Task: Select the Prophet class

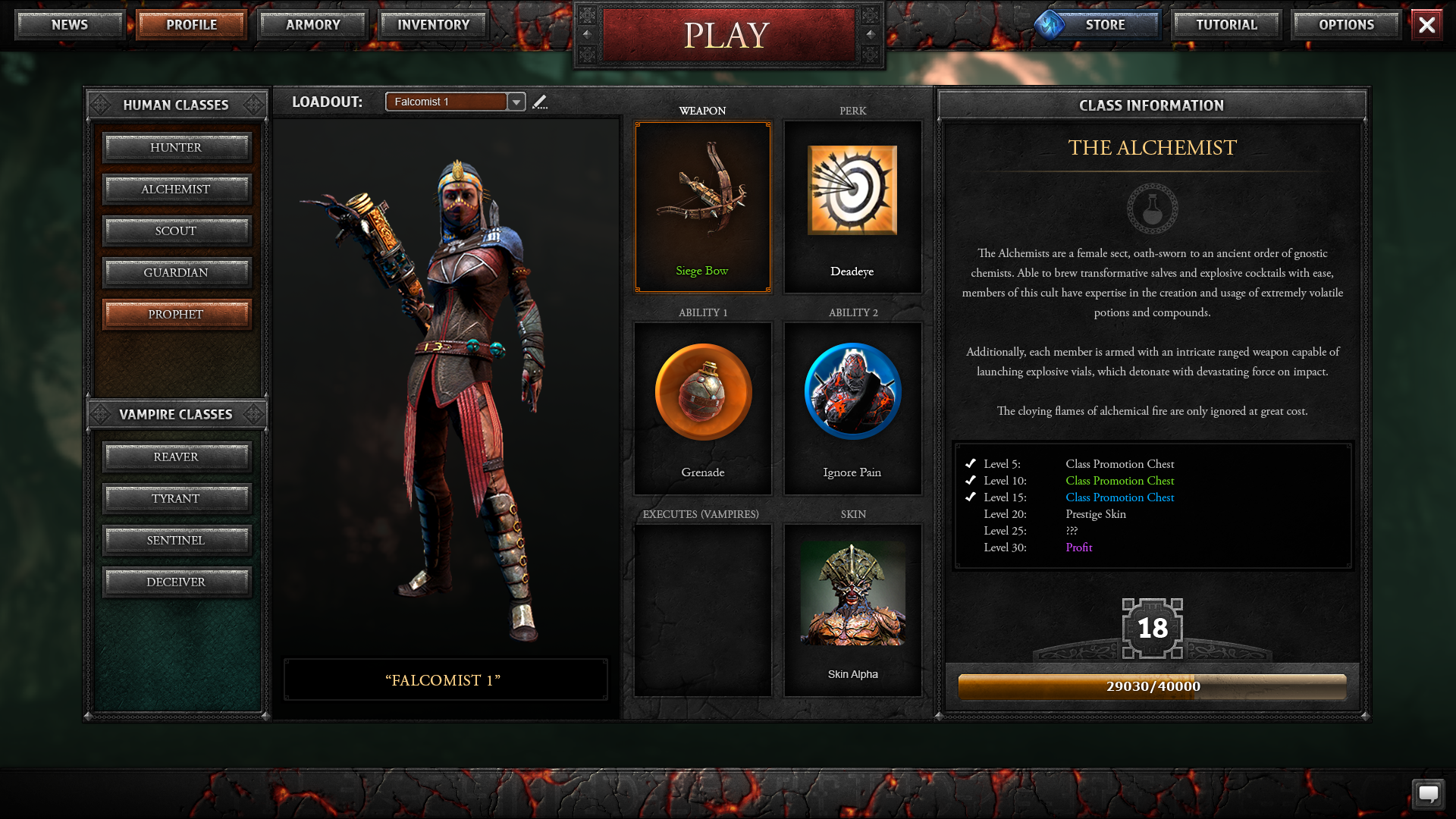Action: coord(176,315)
